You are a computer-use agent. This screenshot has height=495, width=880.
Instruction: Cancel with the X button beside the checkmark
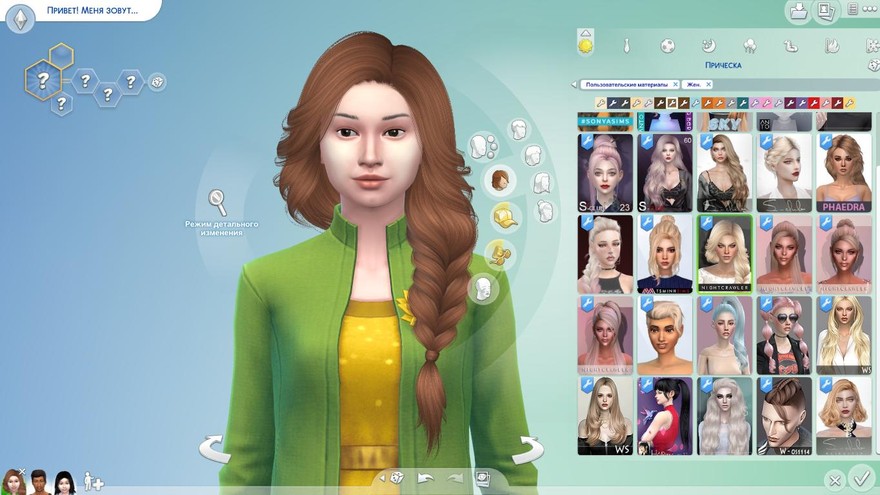(x=833, y=481)
